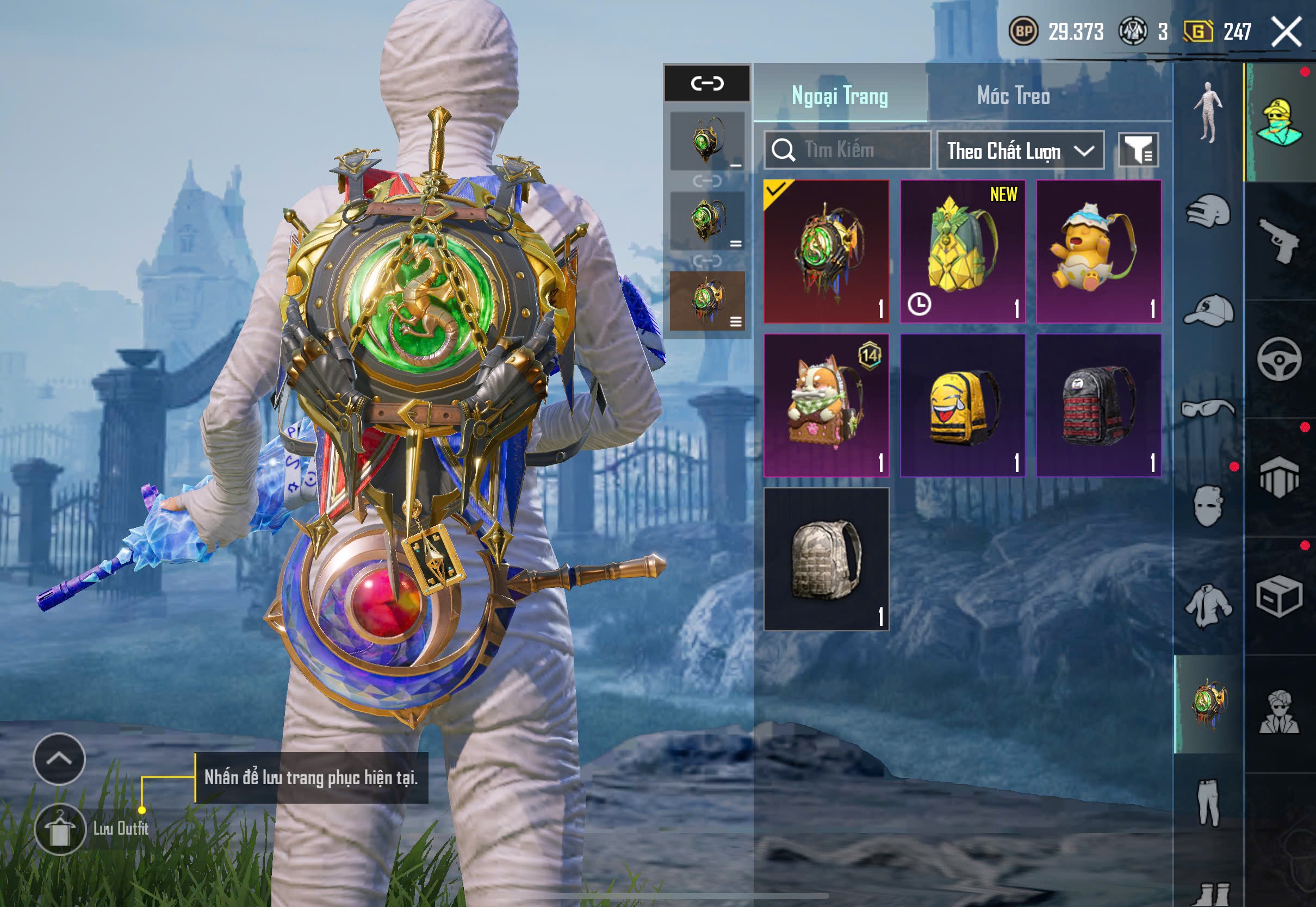
Task: Click the equipped green dragon backpack tile
Action: point(826,251)
